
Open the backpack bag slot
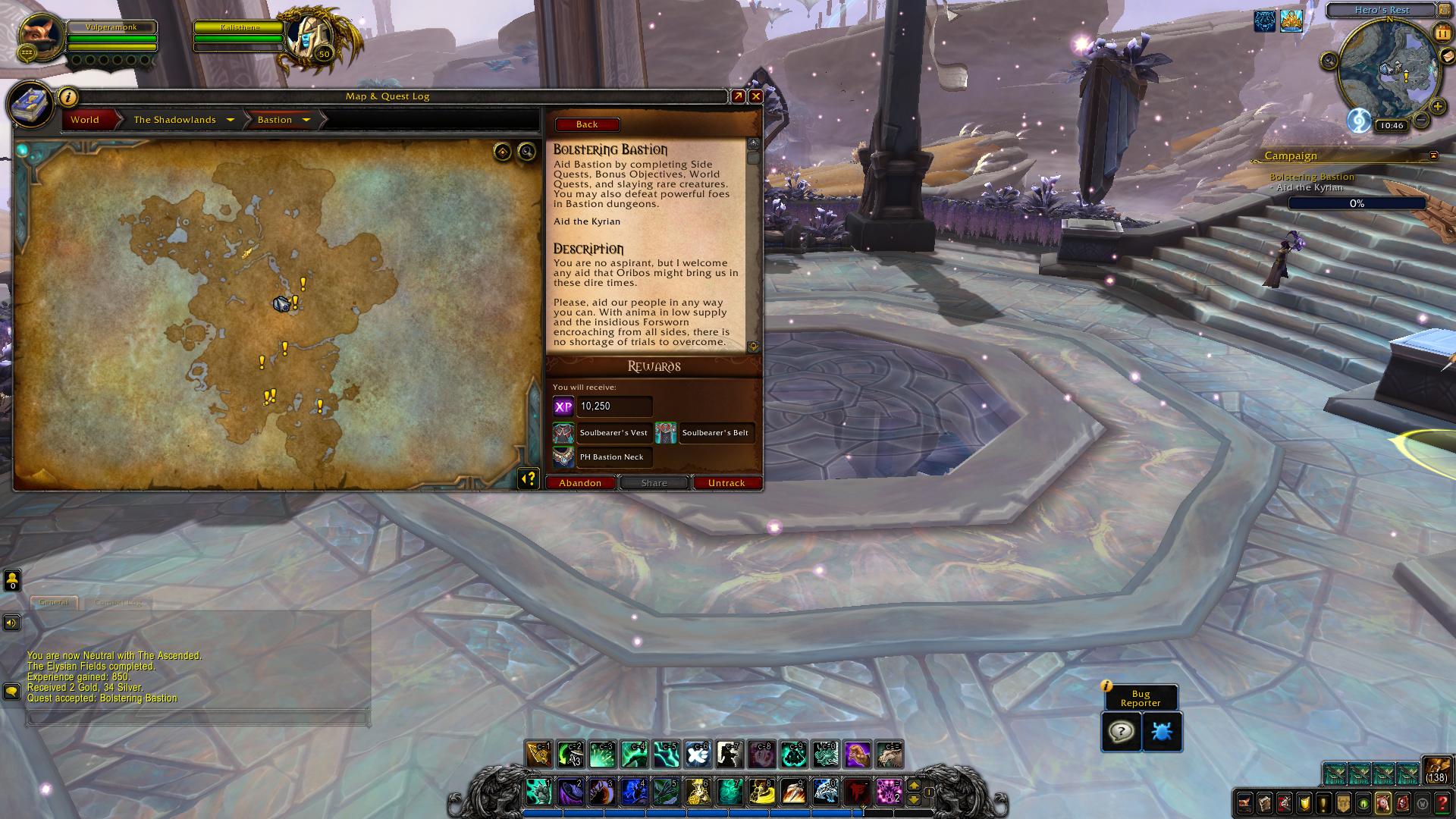[x=1436, y=770]
